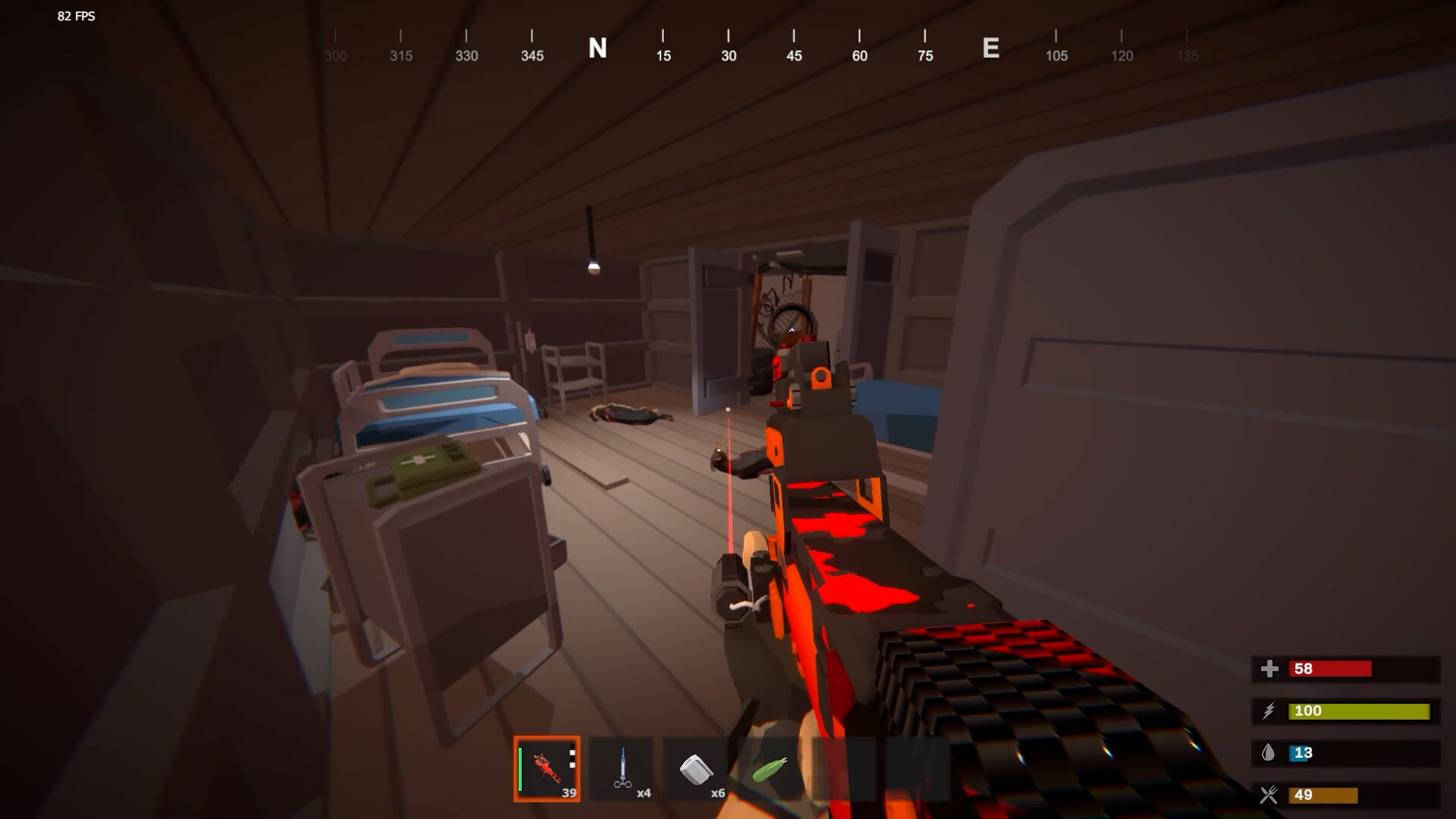1456x819 pixels.
Task: Click the ammo count 39 on the rifle slot
Action: click(569, 792)
